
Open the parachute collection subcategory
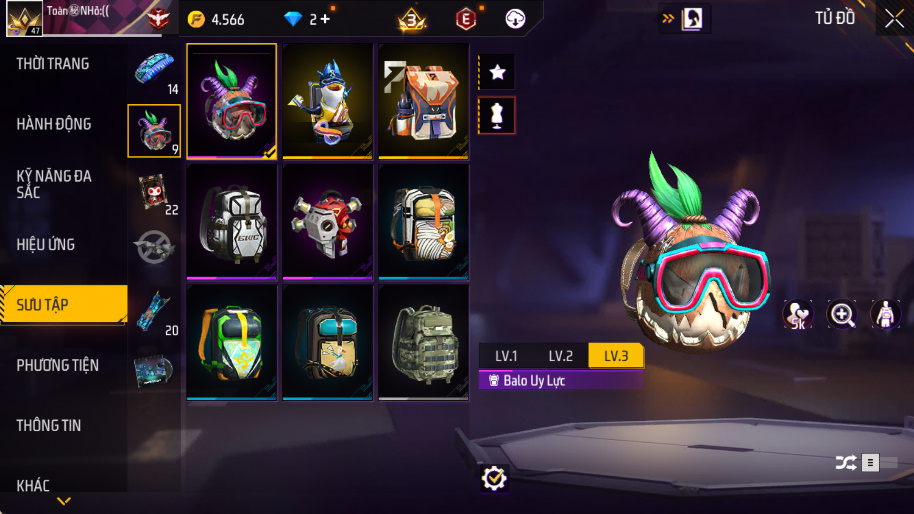(x=154, y=69)
